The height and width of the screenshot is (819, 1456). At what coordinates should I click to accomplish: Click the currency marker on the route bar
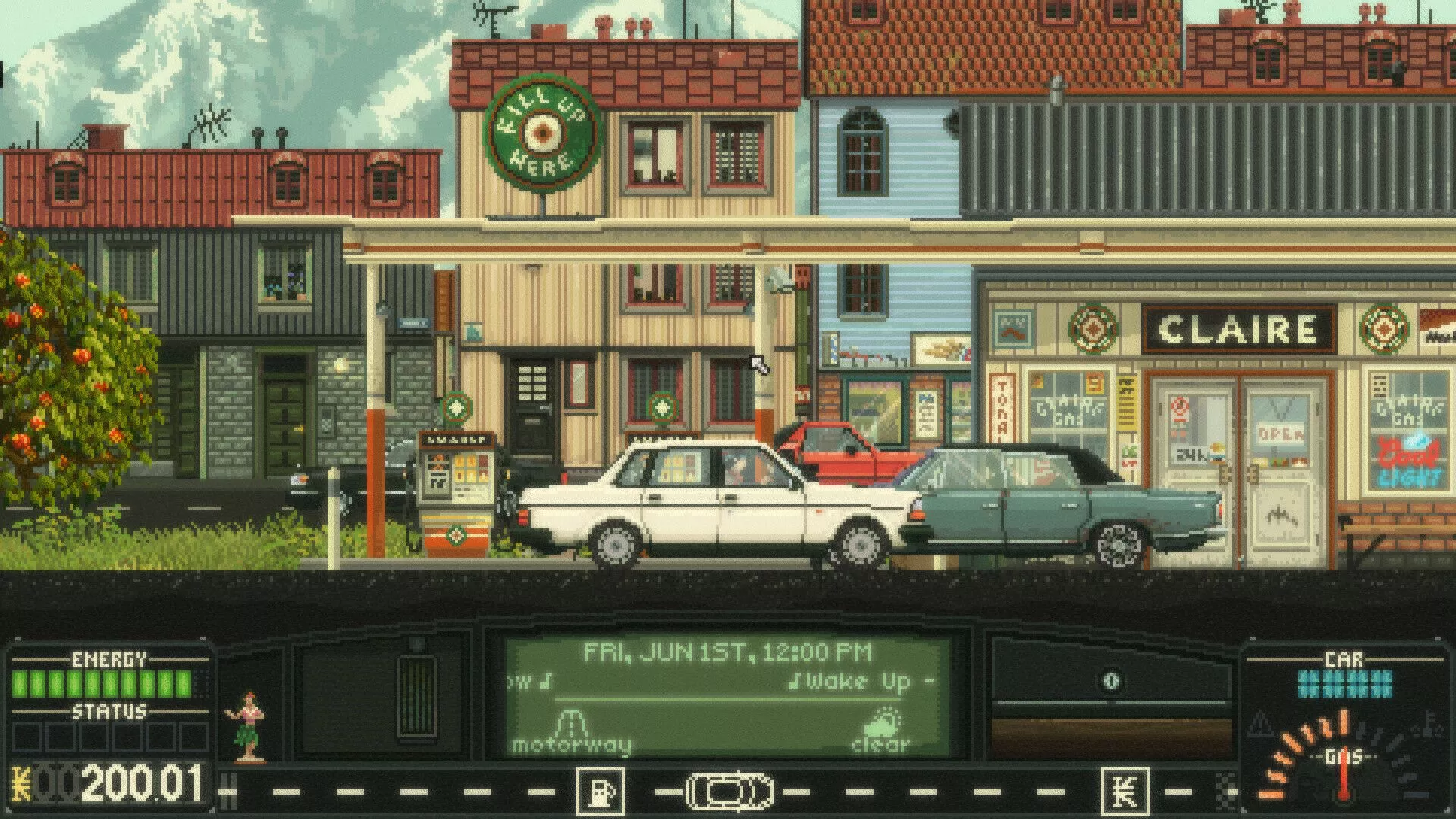point(1125,792)
